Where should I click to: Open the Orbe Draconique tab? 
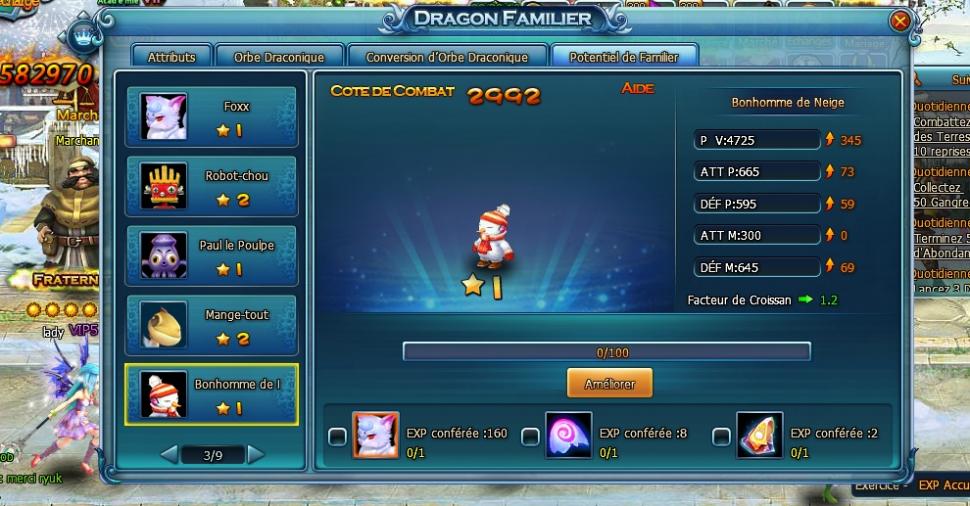point(274,58)
